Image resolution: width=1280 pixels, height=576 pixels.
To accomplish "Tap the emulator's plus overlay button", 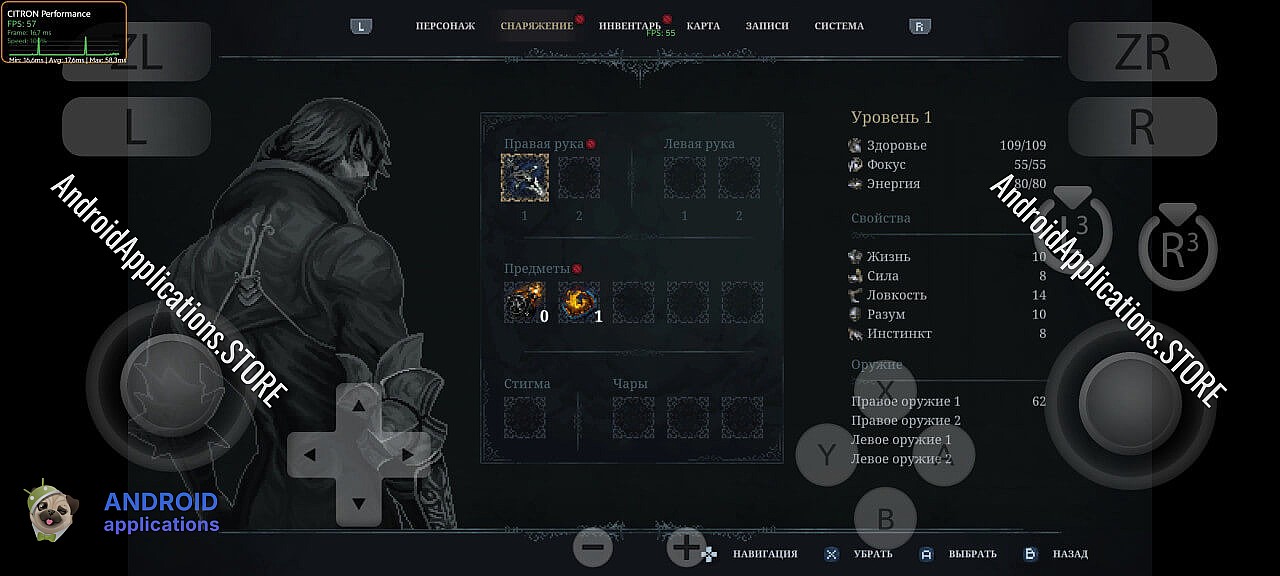I will coord(685,547).
